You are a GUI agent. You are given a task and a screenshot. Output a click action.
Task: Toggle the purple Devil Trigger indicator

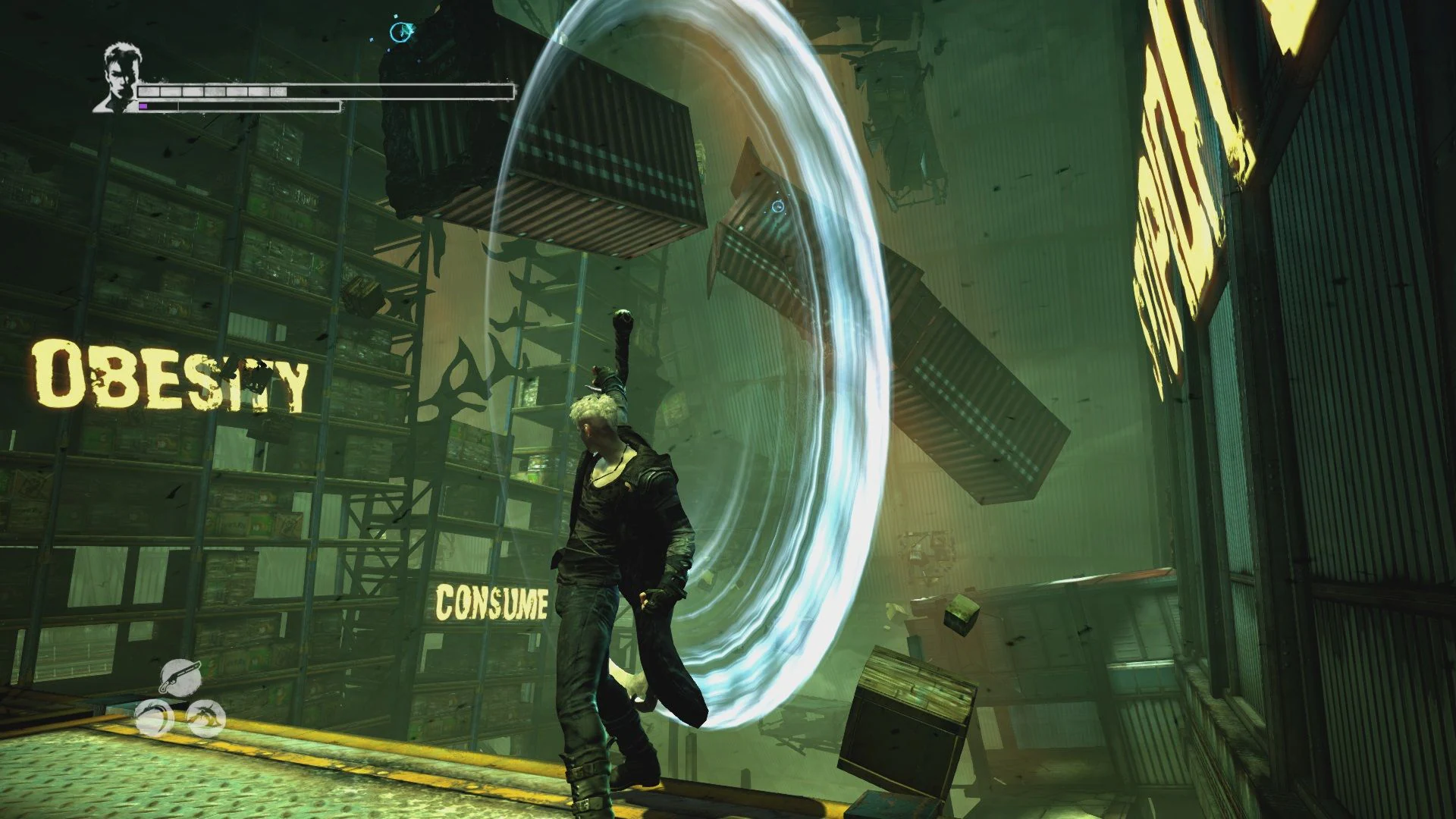point(143,106)
